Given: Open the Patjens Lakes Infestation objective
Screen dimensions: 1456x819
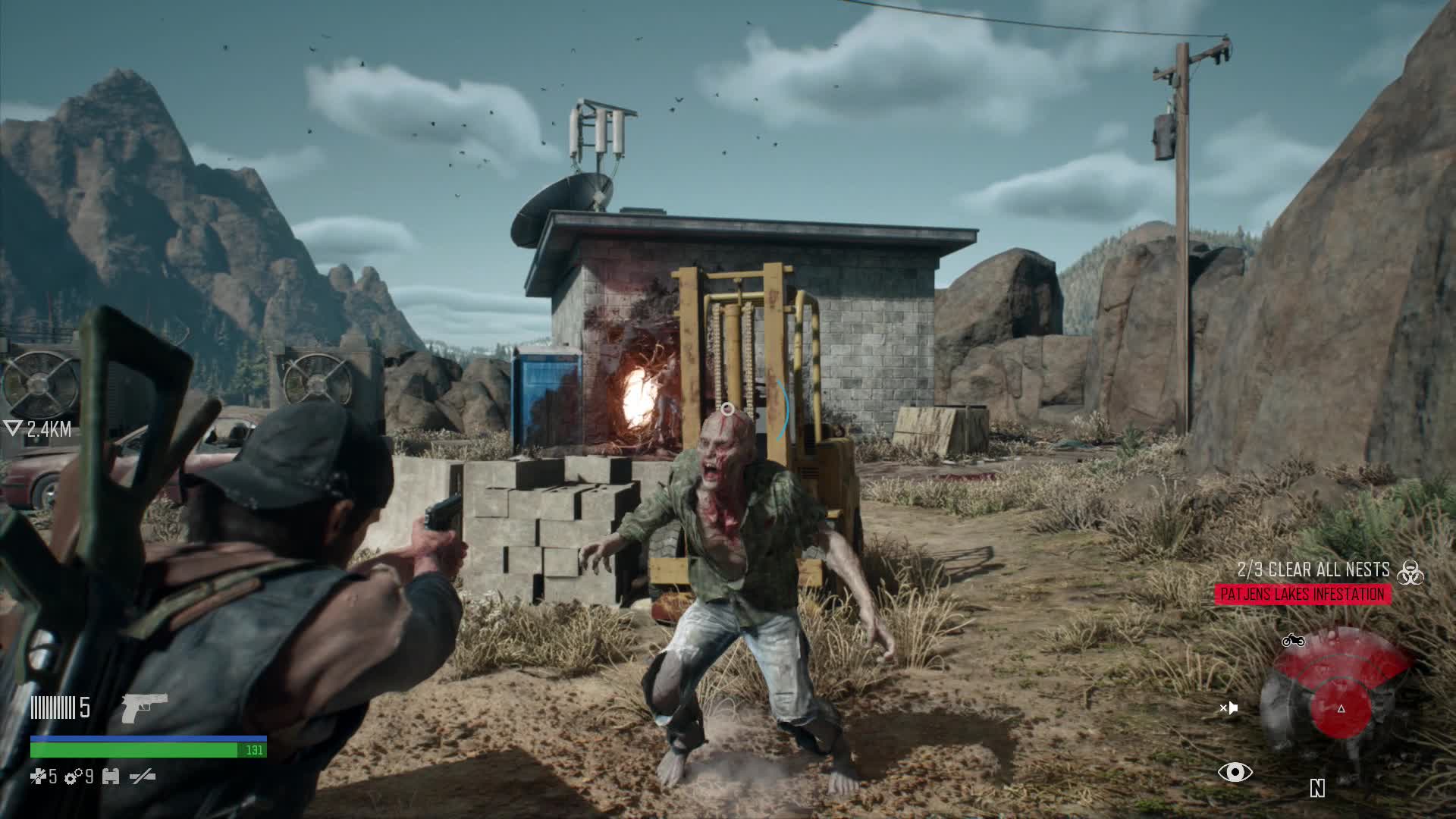Looking at the screenshot, I should coord(1302,595).
